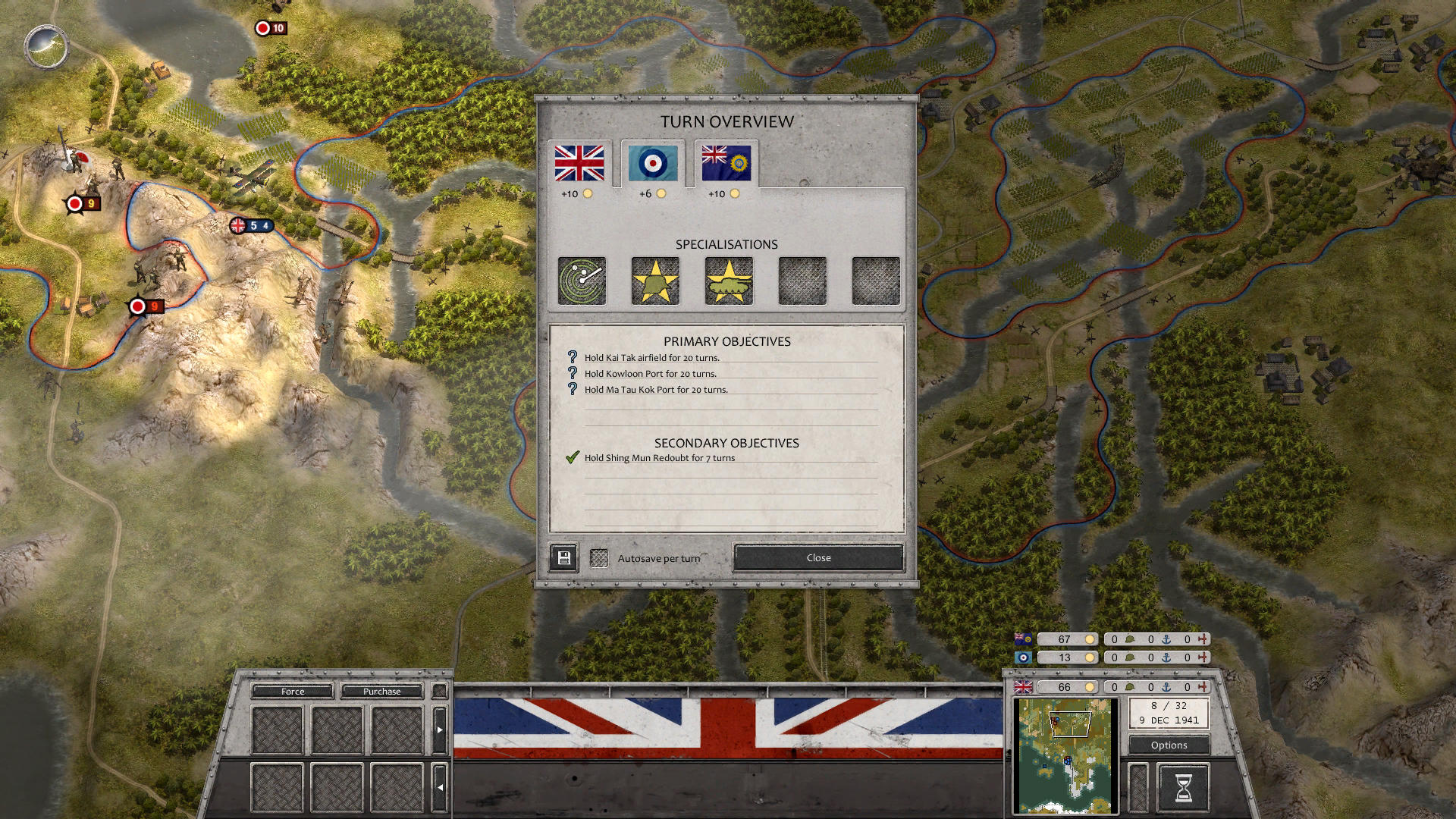
Task: Expand the empty fourth specialisation slot
Action: point(802,281)
